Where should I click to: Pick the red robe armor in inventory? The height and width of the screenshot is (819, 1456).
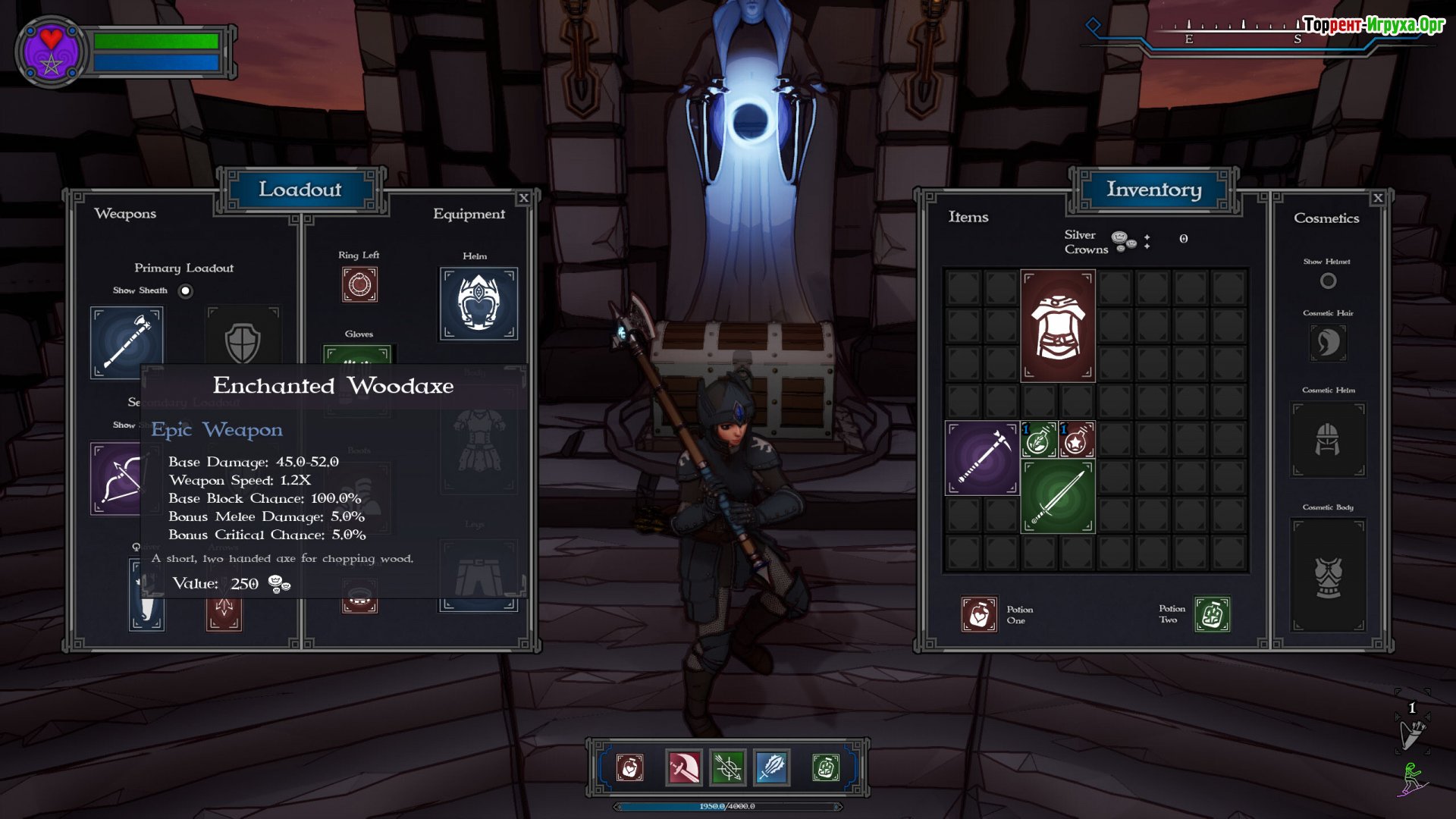1057,325
